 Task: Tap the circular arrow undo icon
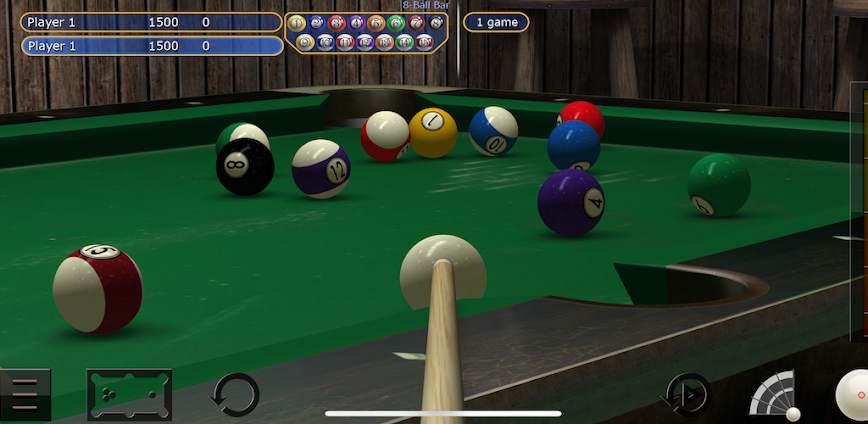236,394
